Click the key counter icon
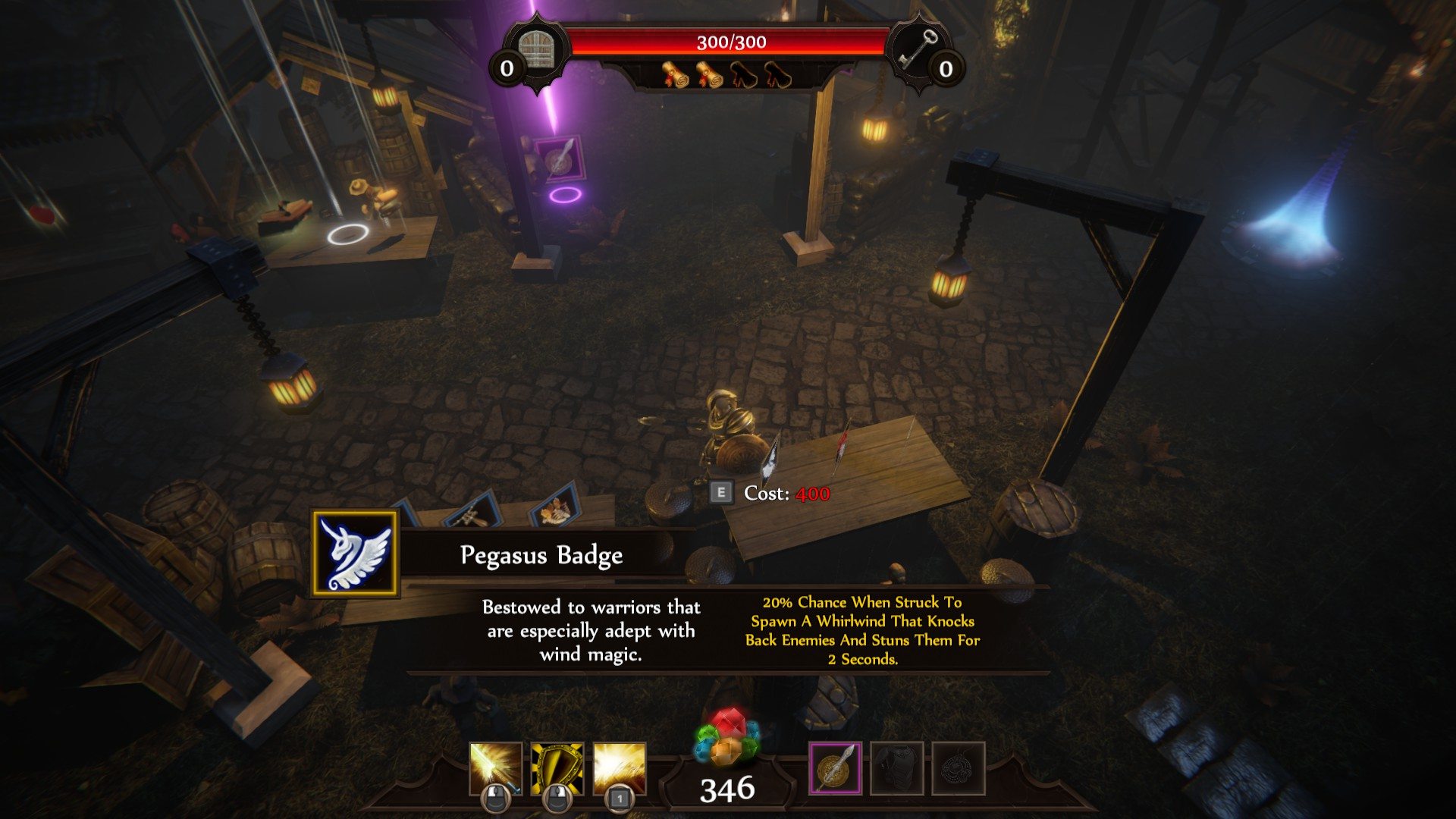This screenshot has height=819, width=1456. pyautogui.click(x=916, y=49)
